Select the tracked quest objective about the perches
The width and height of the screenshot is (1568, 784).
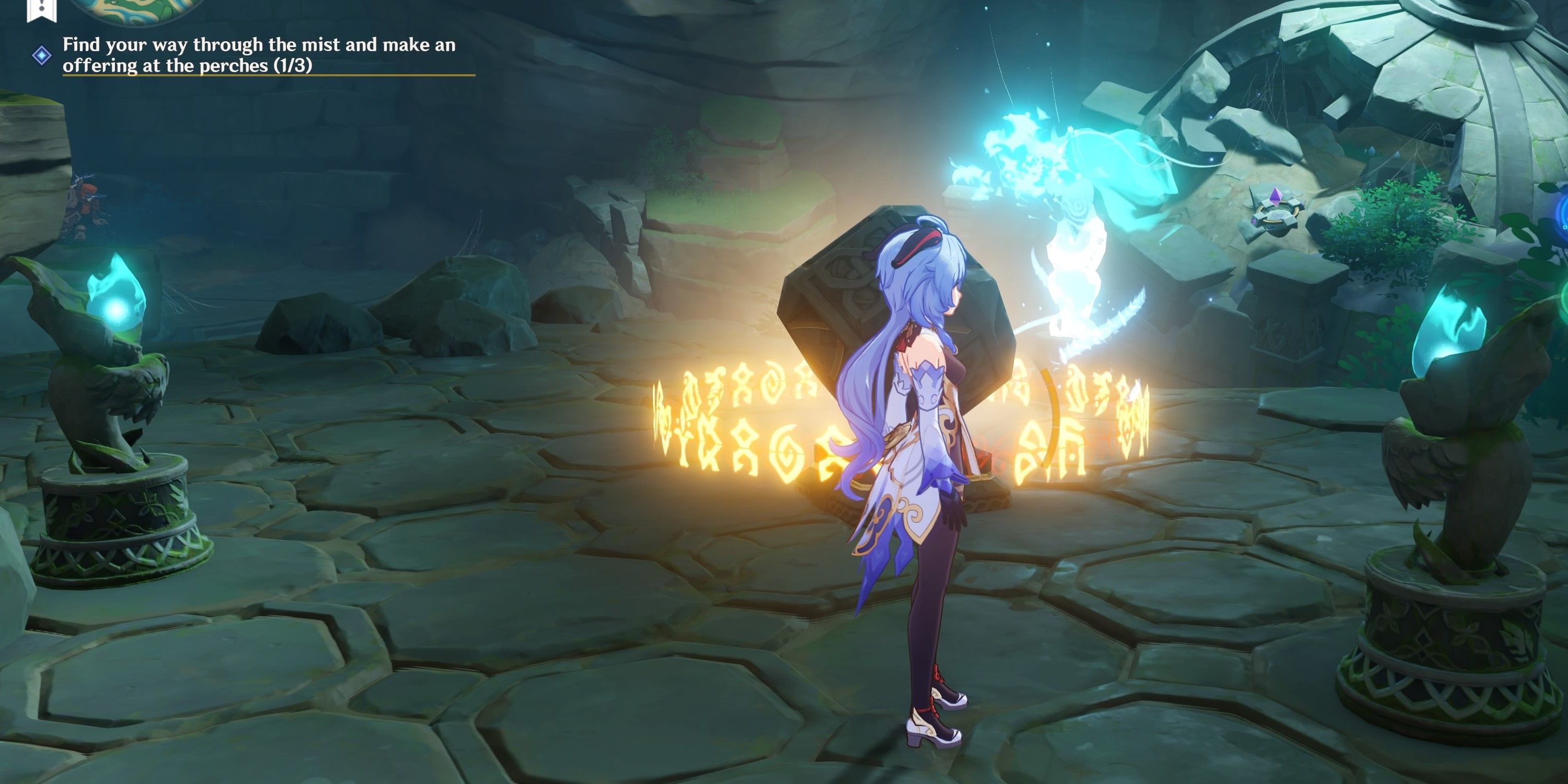click(259, 55)
